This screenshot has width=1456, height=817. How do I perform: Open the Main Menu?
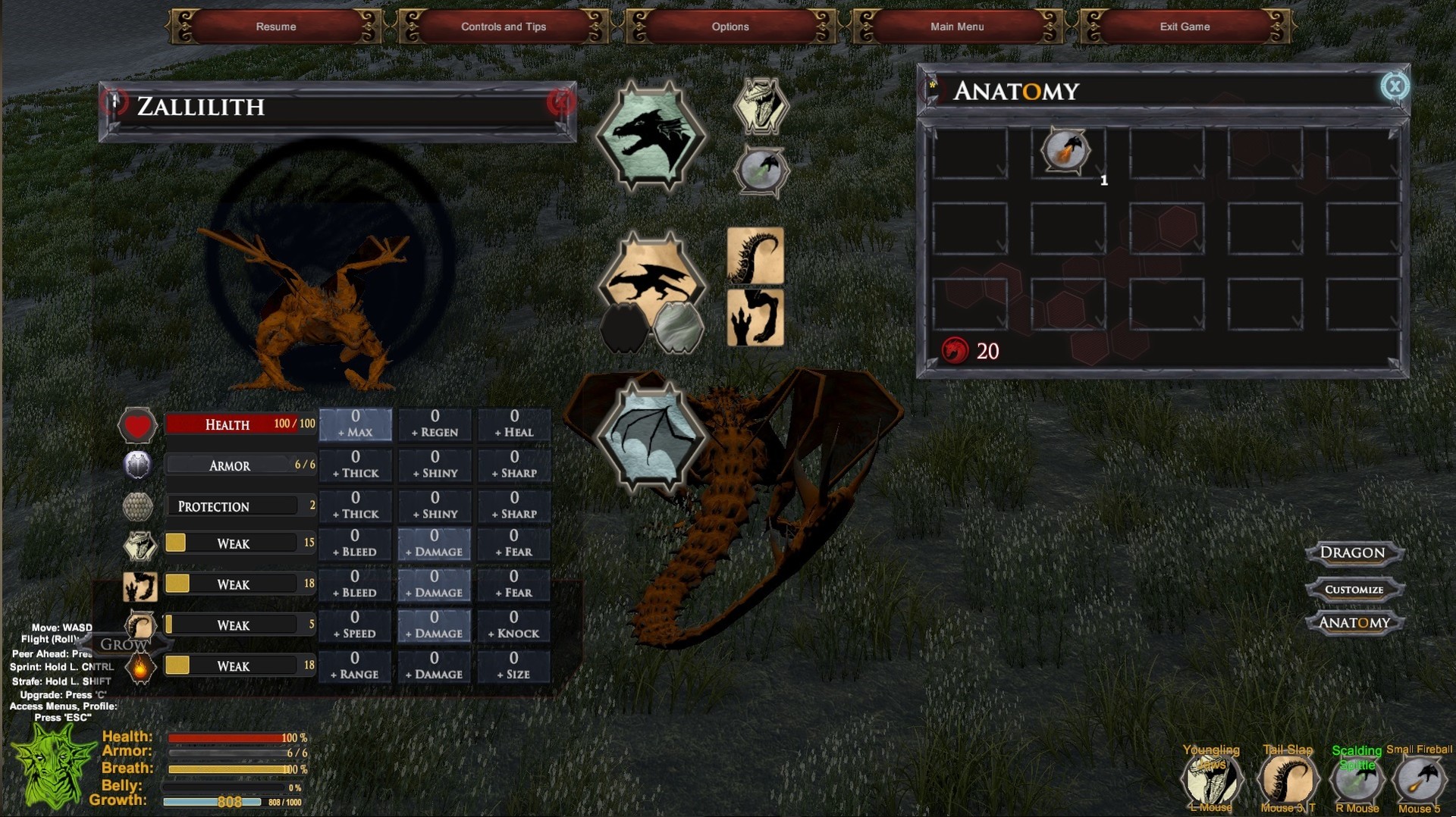tap(957, 27)
